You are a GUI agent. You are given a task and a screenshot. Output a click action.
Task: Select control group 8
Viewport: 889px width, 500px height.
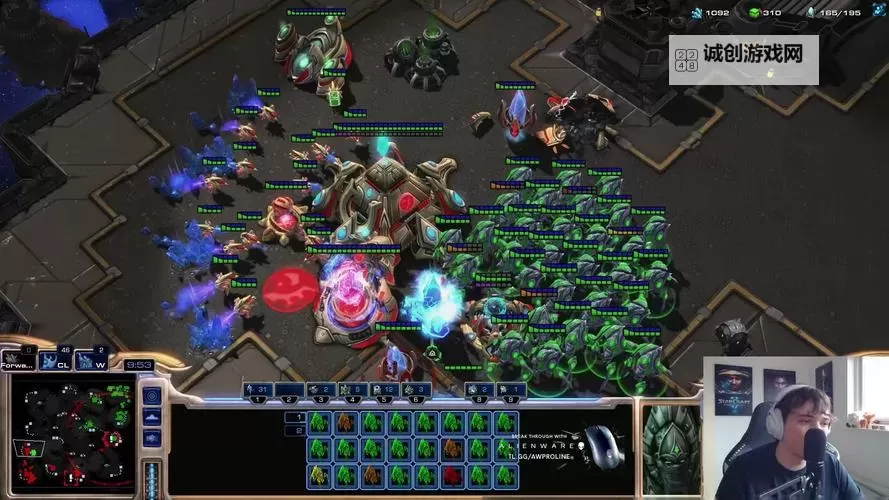(x=479, y=389)
